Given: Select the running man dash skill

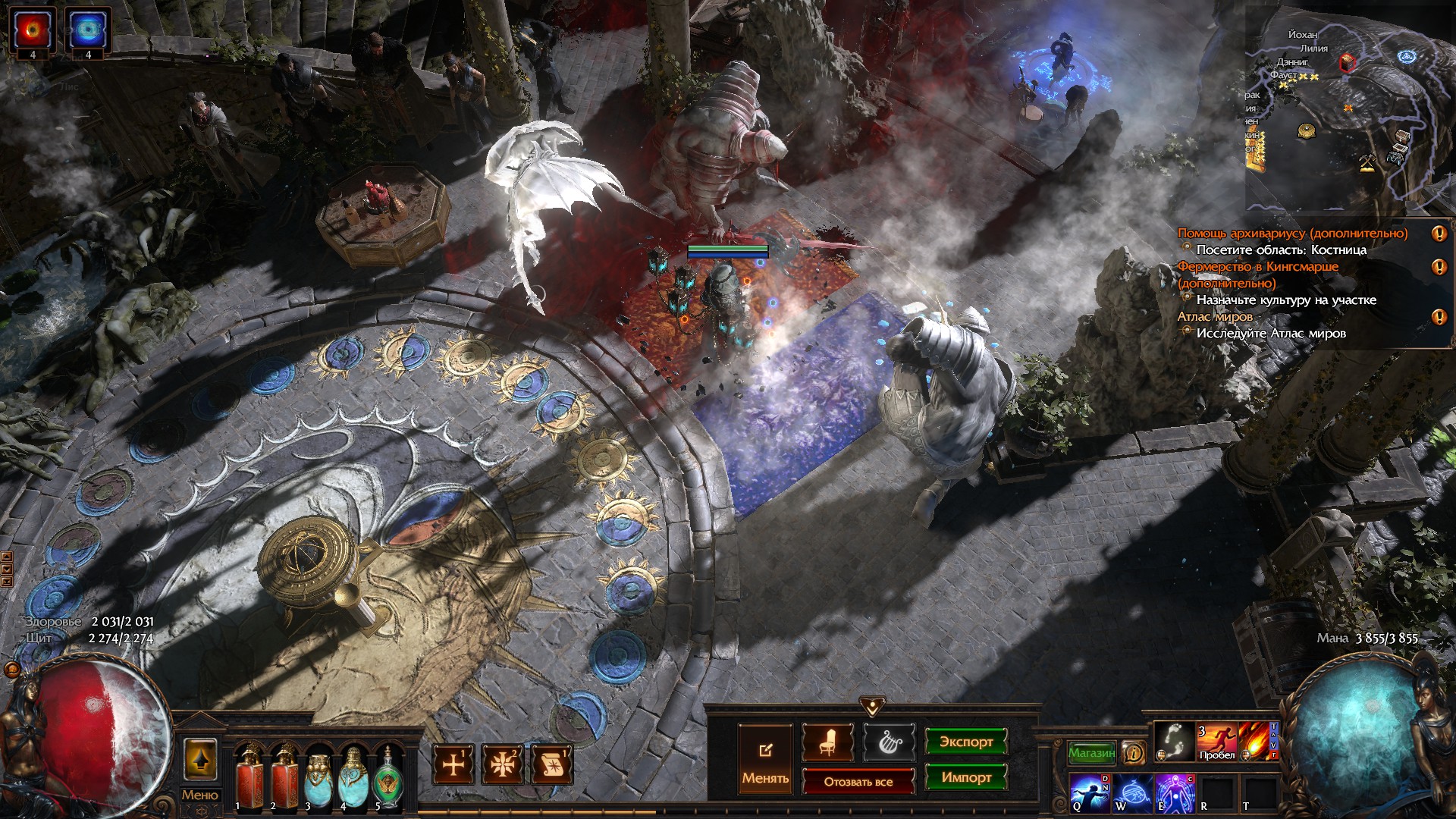Looking at the screenshot, I should (1216, 741).
